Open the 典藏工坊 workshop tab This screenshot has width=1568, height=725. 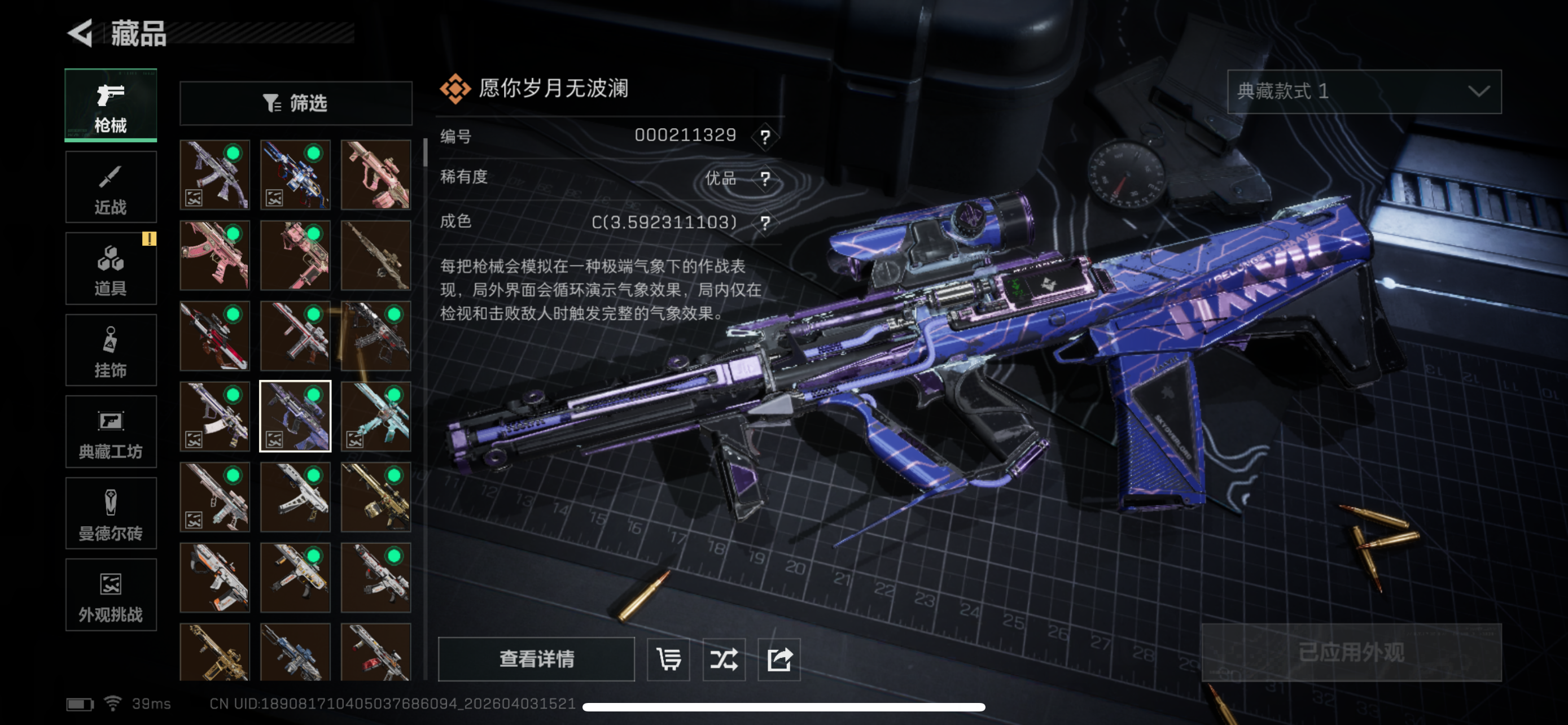pos(111,431)
